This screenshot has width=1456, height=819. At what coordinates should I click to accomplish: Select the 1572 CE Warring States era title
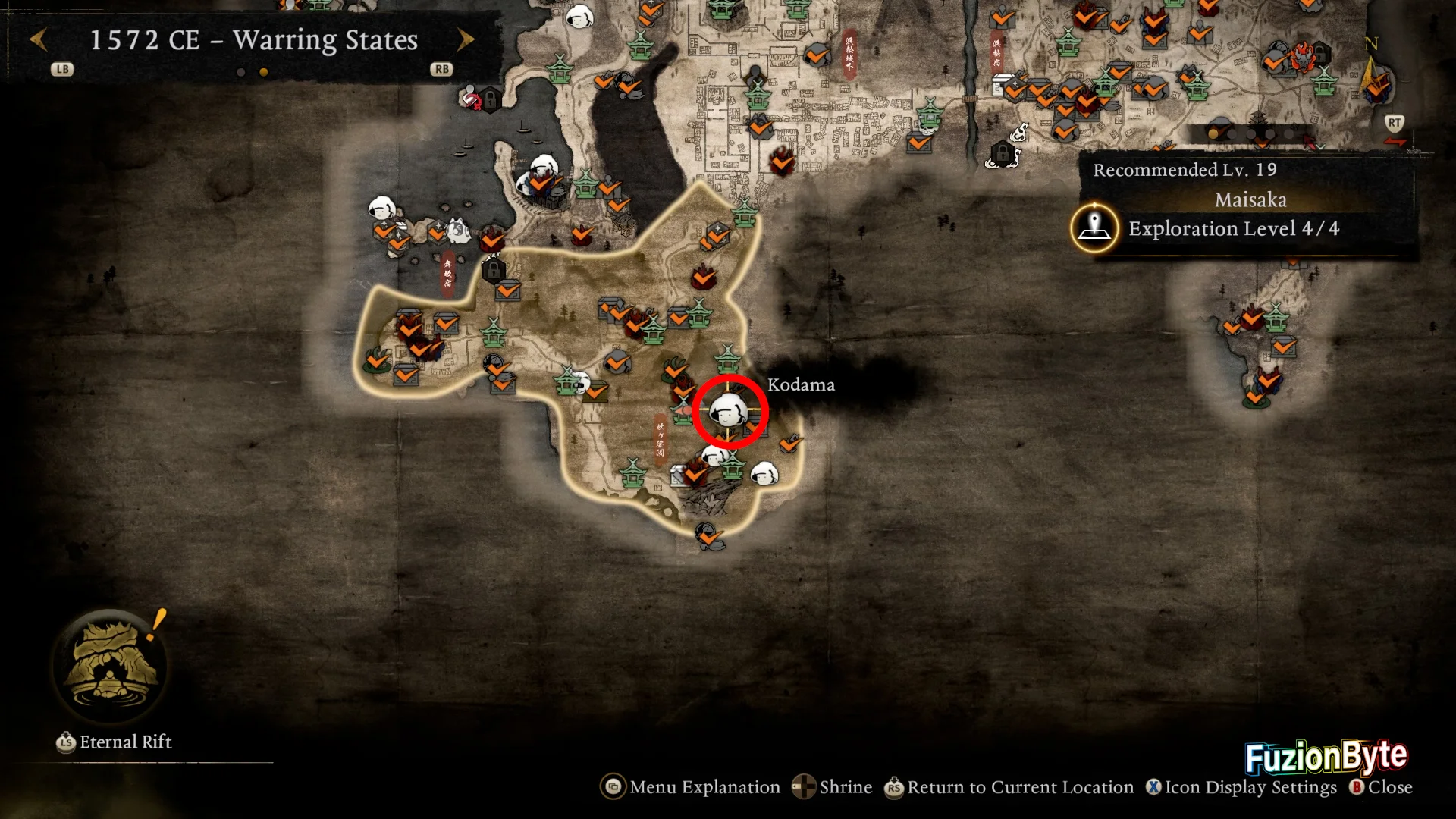tap(253, 39)
